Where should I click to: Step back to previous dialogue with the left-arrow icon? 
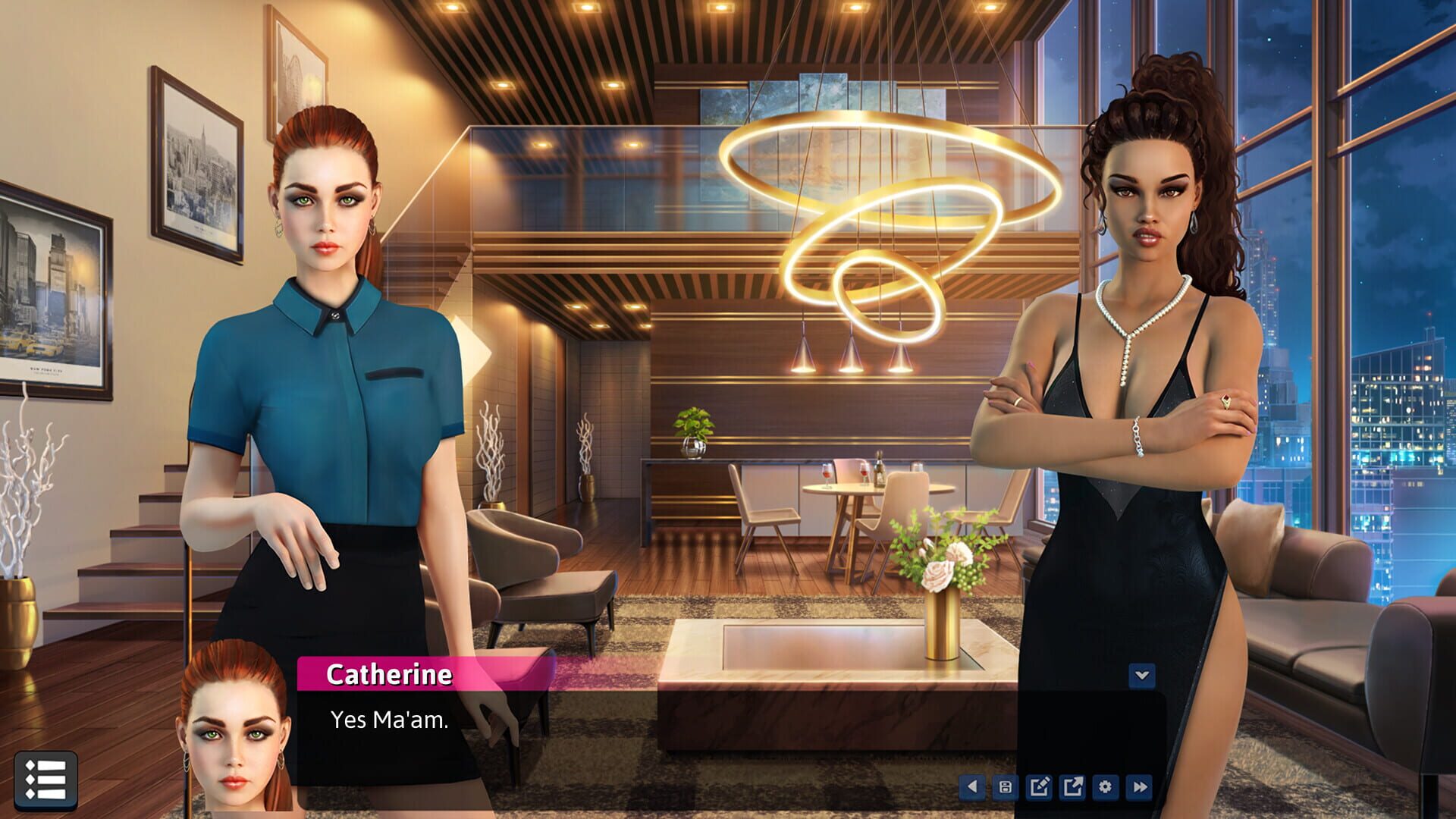coord(973,787)
